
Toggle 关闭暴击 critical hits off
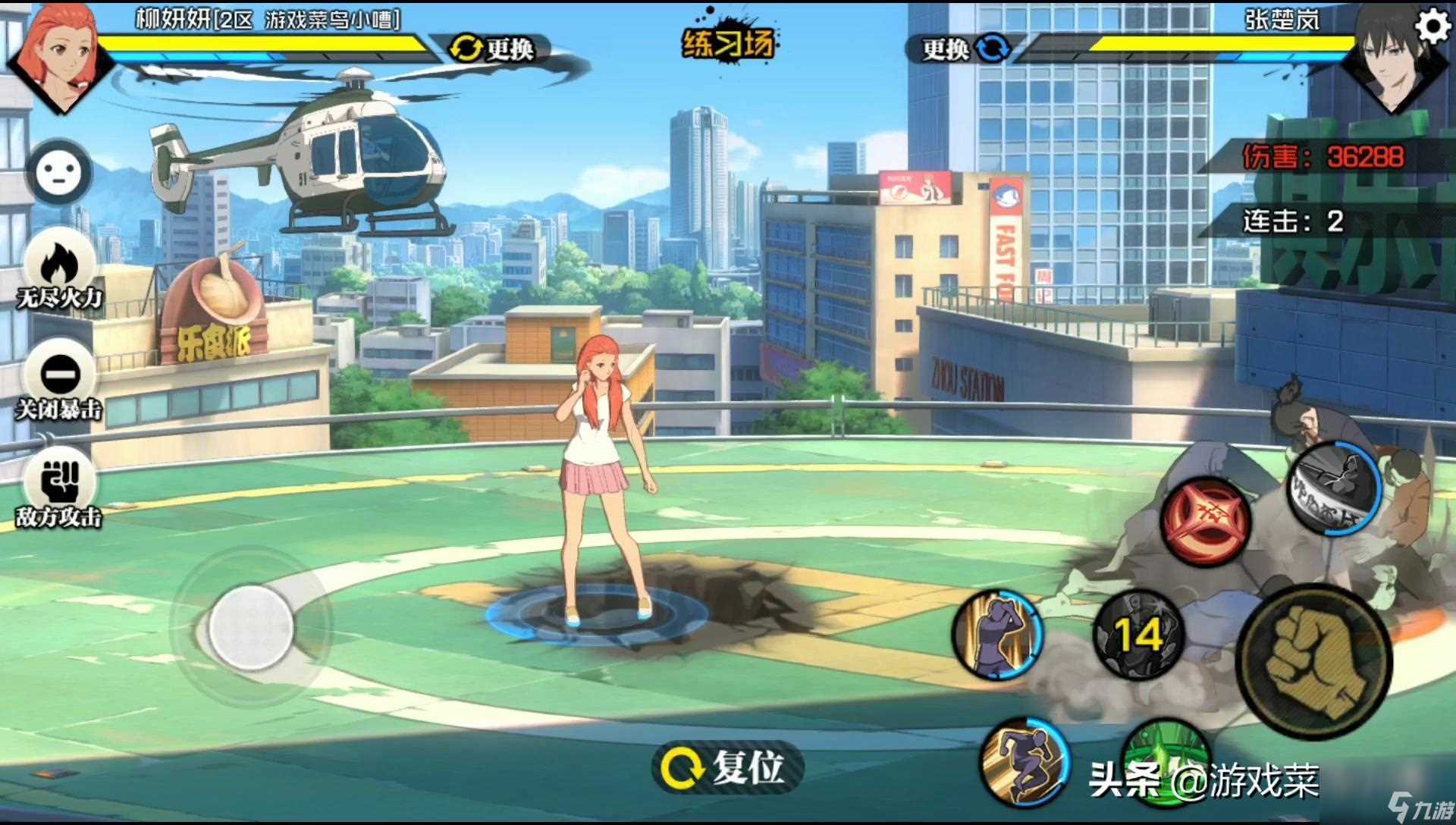coord(59,379)
